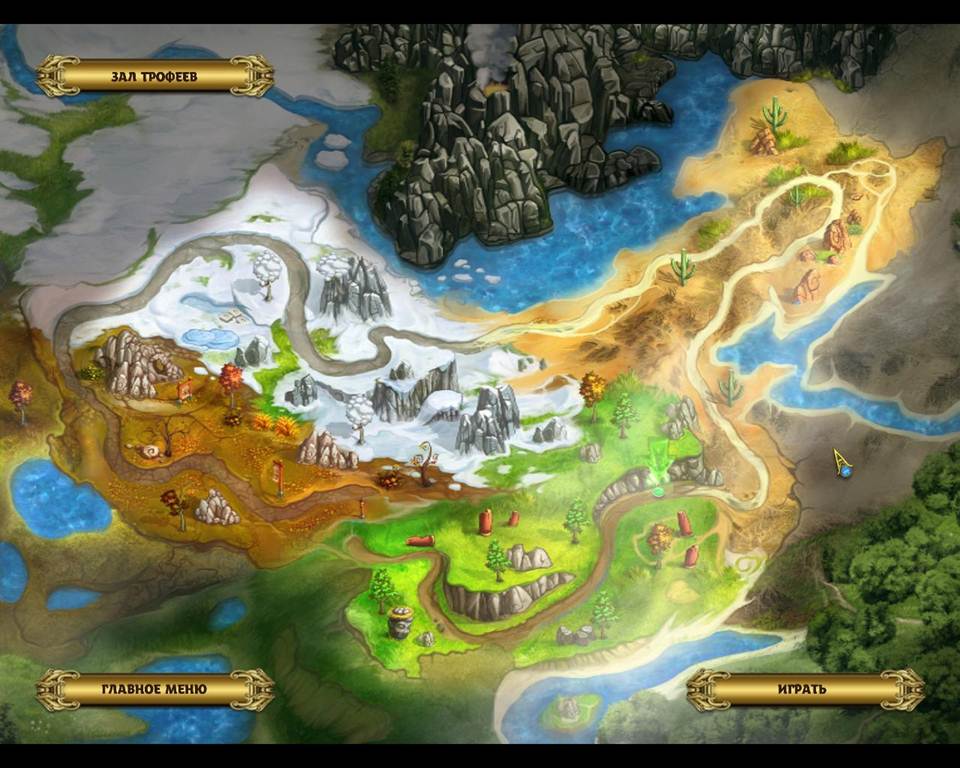Return to ГЛАВНОЕ МЕНЮ main menu
Viewport: 960px width, 768px height.
tap(154, 689)
